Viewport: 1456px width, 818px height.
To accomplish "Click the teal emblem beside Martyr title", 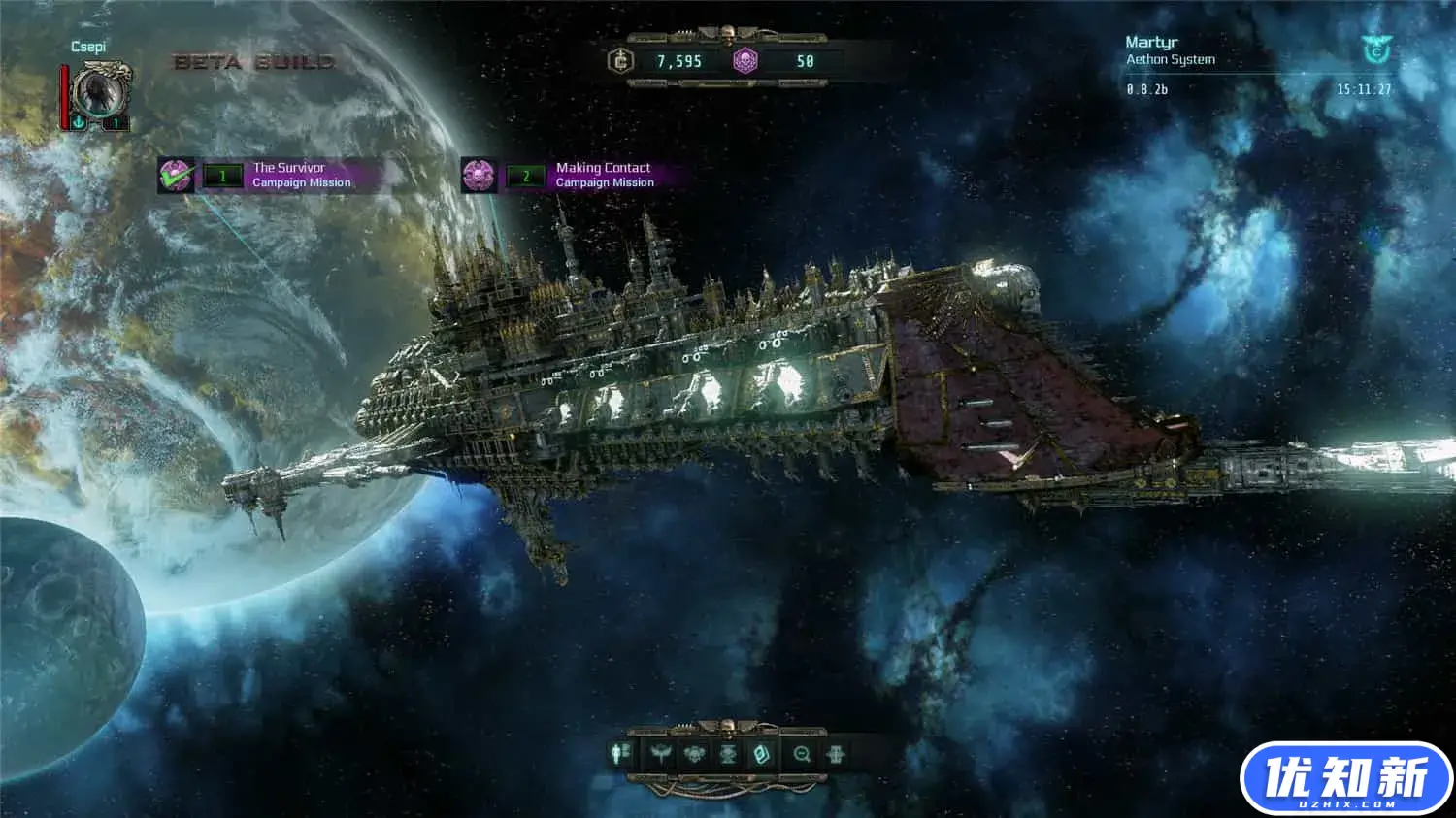I will pos(1376,50).
